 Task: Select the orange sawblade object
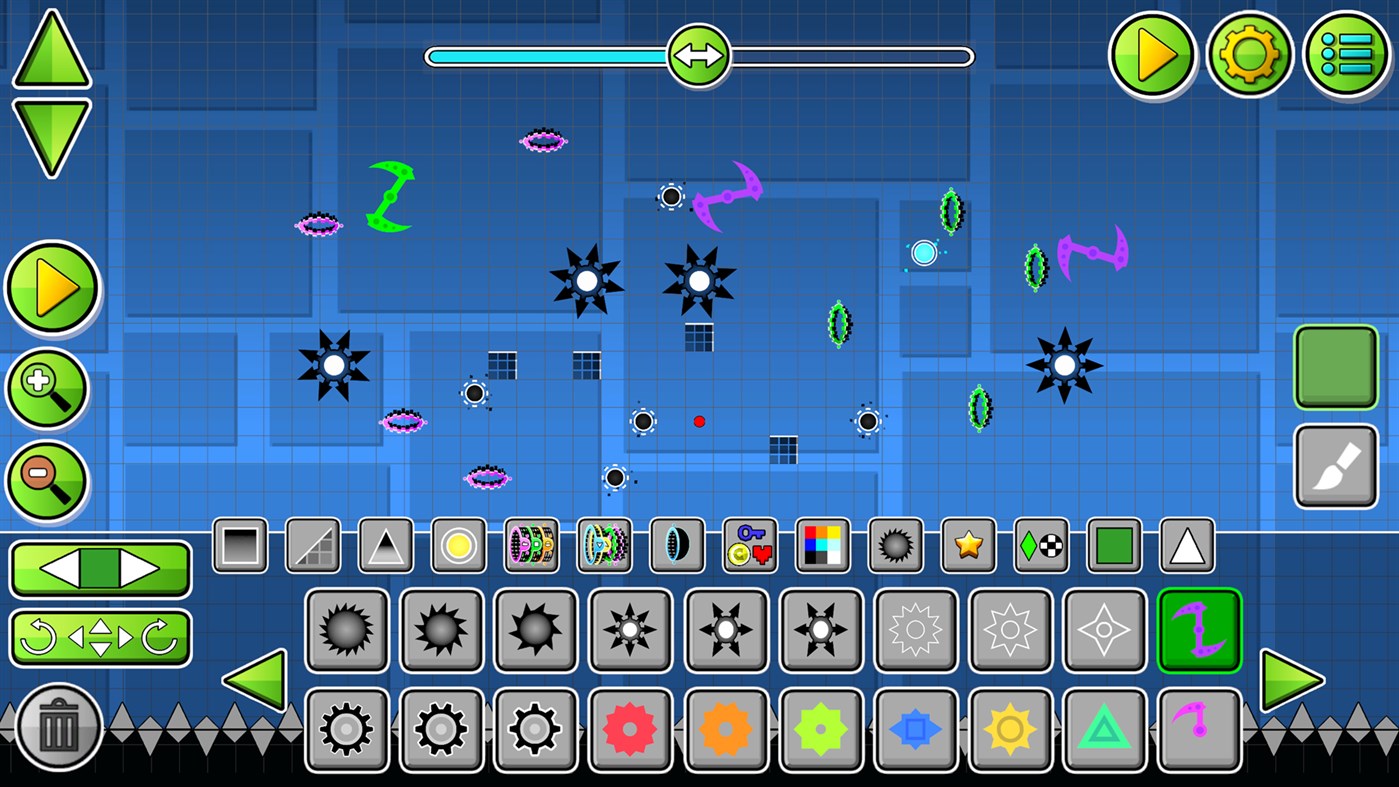coord(727,729)
